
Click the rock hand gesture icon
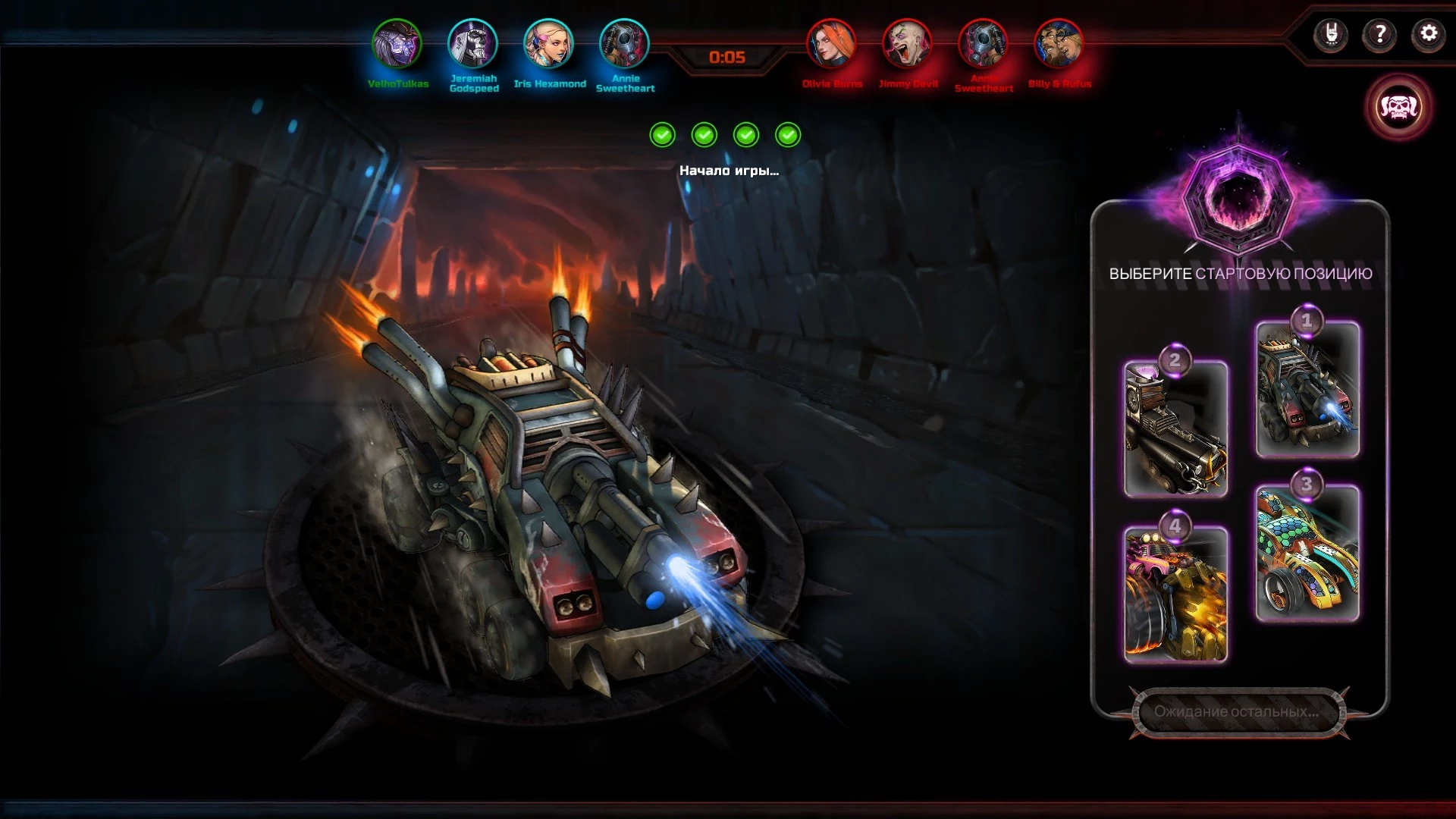[1331, 34]
